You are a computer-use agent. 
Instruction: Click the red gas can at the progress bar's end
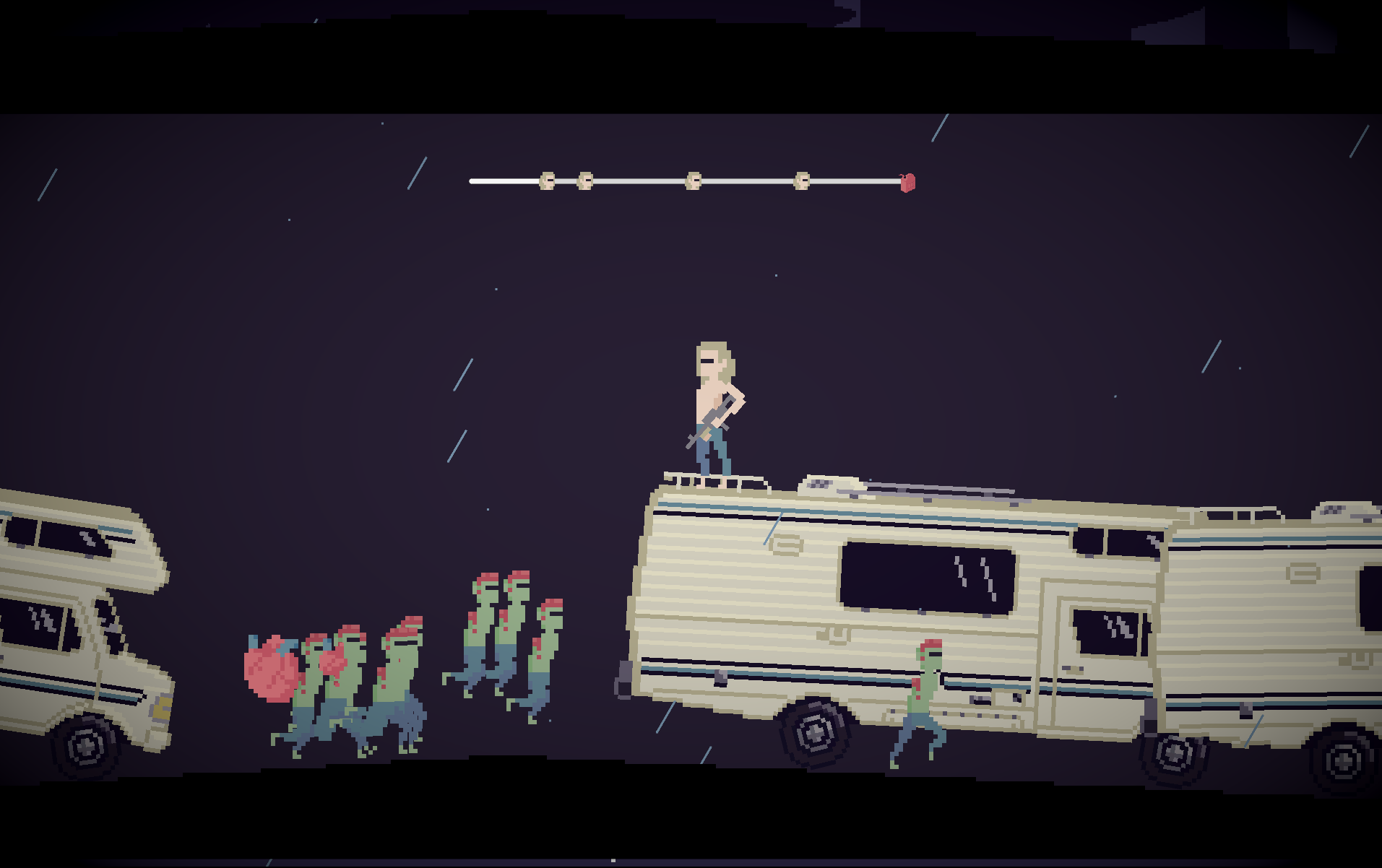click(x=907, y=183)
